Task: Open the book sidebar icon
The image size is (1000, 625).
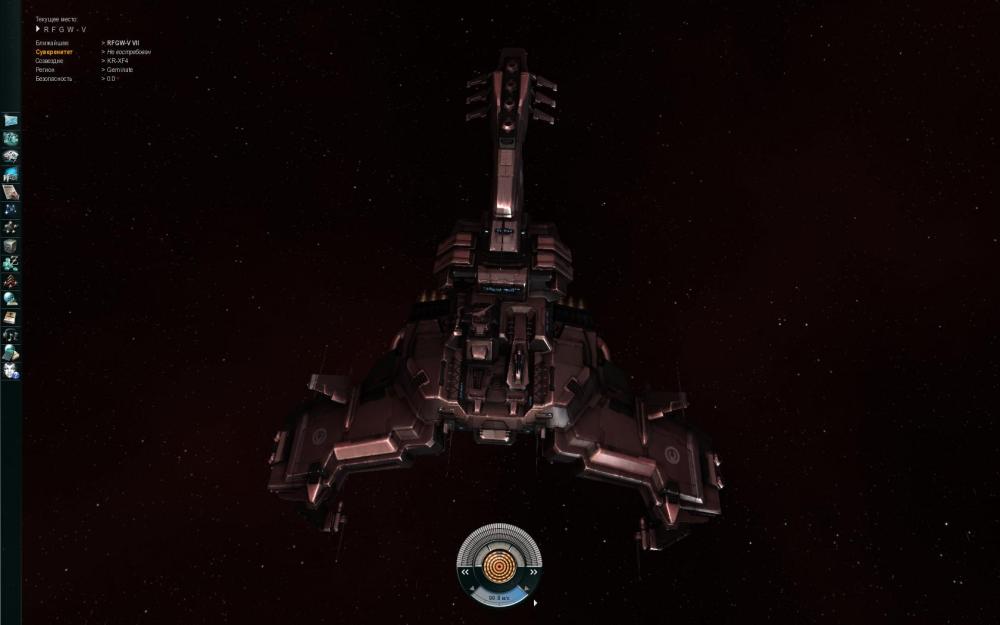Action: (11, 317)
